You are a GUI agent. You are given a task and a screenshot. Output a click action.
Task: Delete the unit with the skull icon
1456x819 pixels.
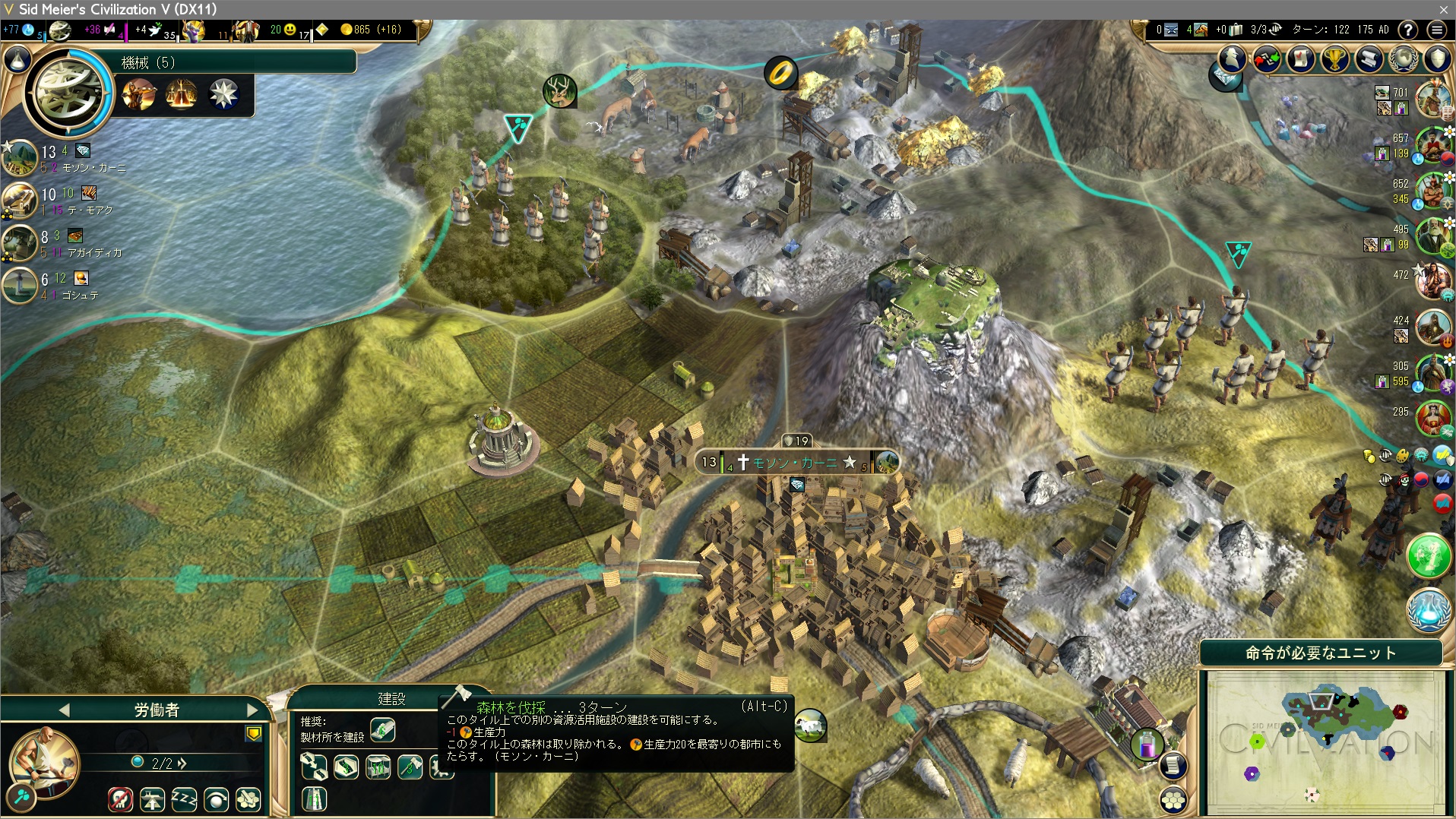120,798
